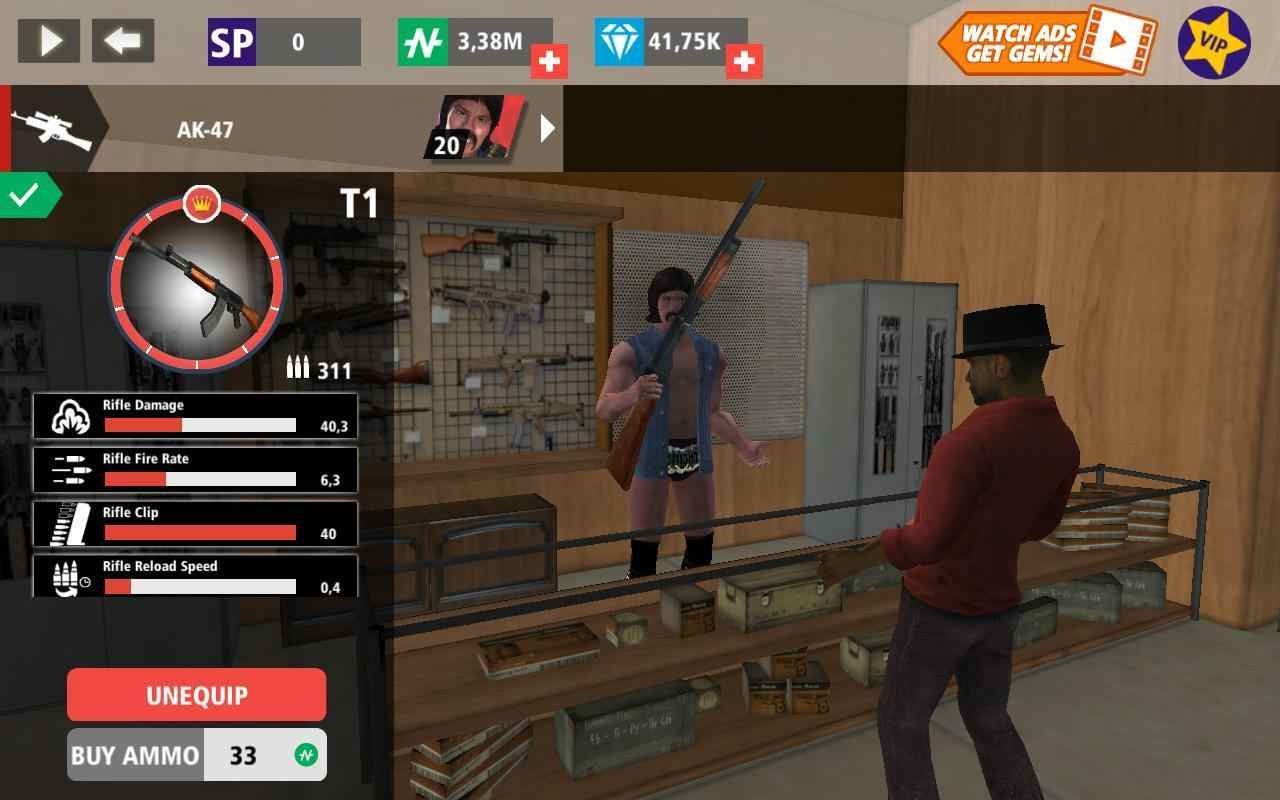Select the AK-47 weapon circle icon
Viewport: 1280px width, 800px height.
click(x=197, y=283)
